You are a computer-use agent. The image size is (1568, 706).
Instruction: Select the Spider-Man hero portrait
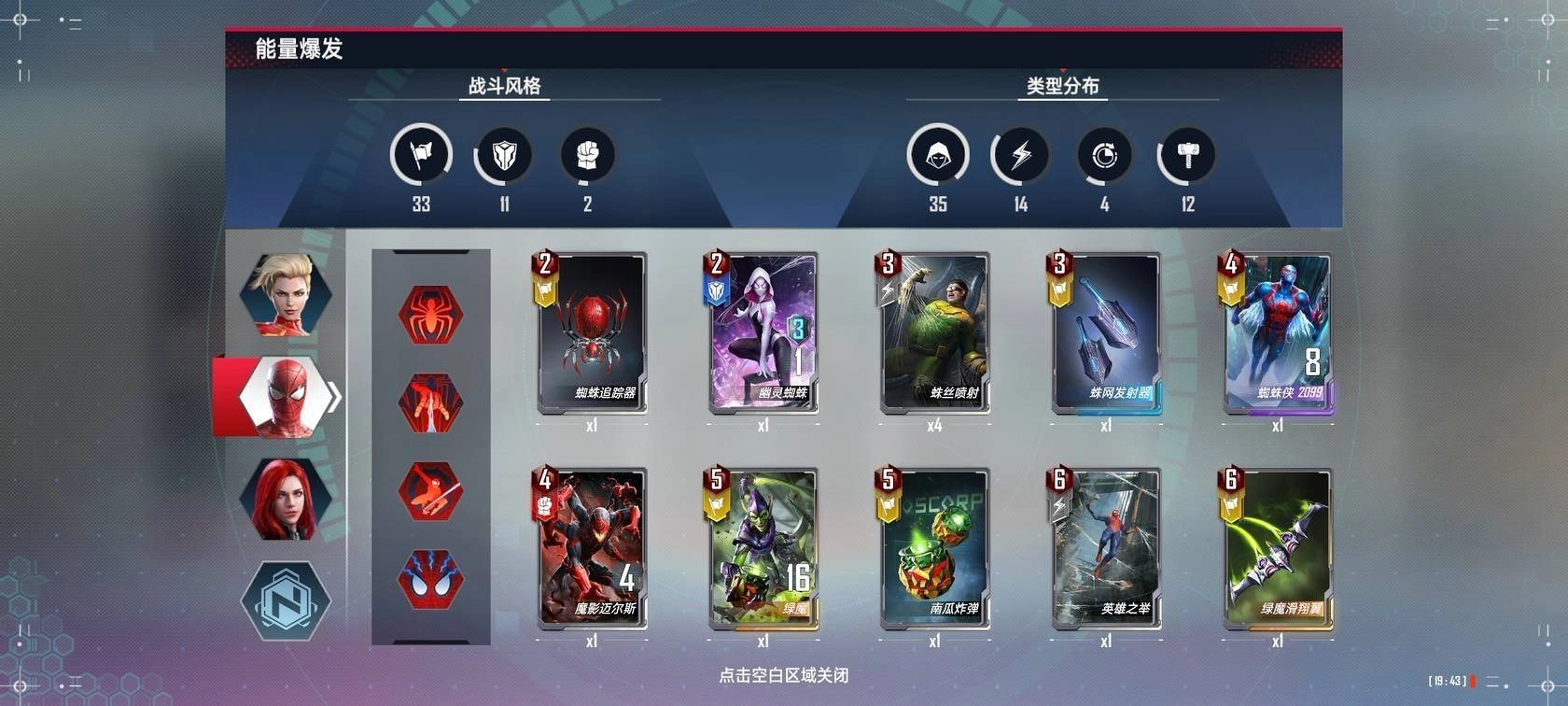pyautogui.click(x=283, y=396)
